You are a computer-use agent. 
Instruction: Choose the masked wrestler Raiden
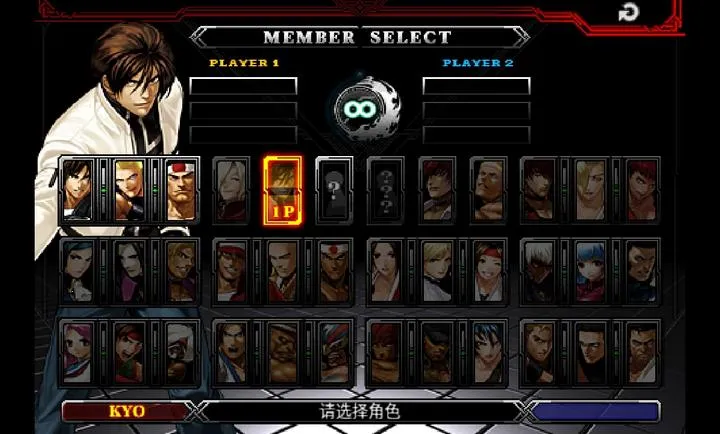point(334,352)
